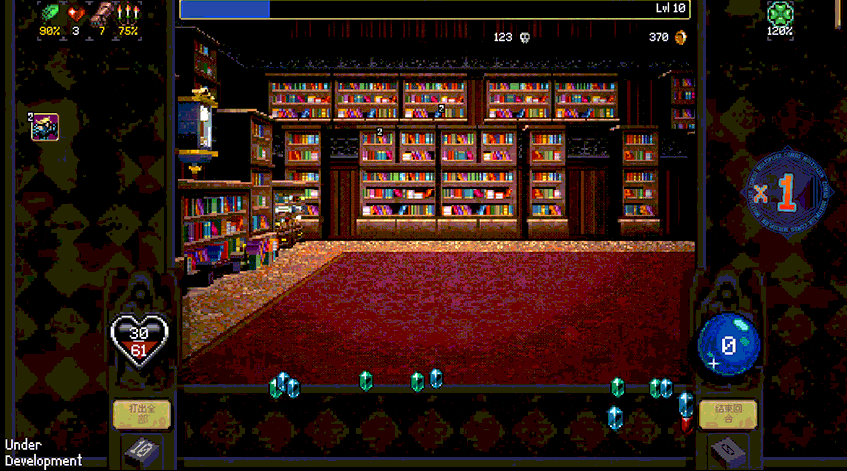Click the combo multiplier x1 emblem
Viewport: 847px width, 471px height.
(x=787, y=193)
